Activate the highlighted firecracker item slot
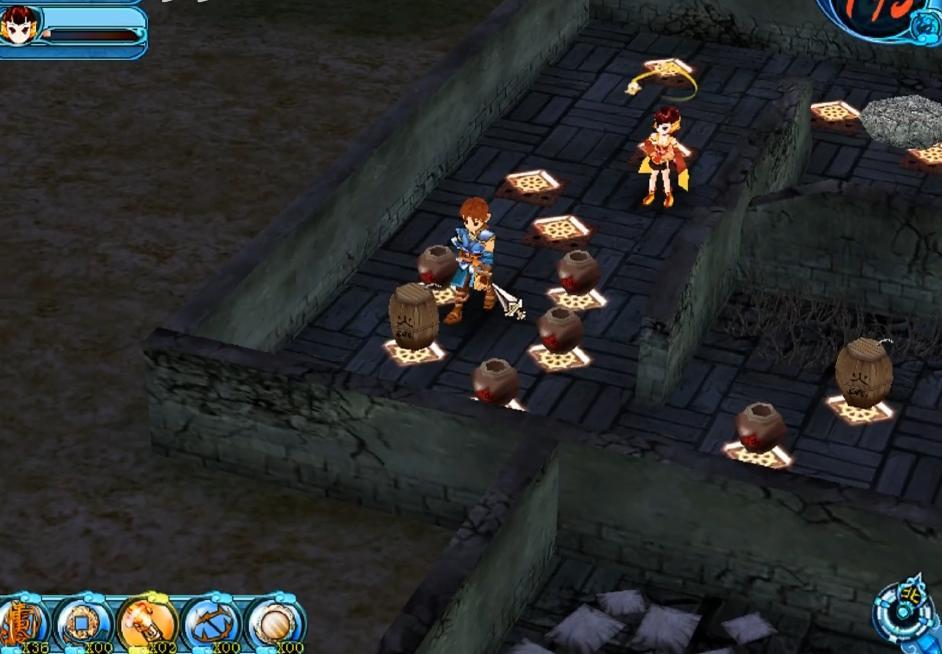 click(147, 624)
